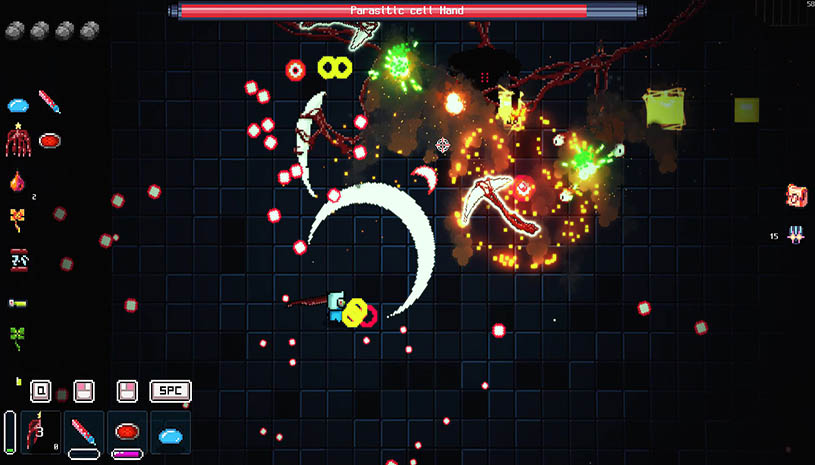Select the triple missile icon marked 15
The image size is (815, 465).
coord(796,235)
